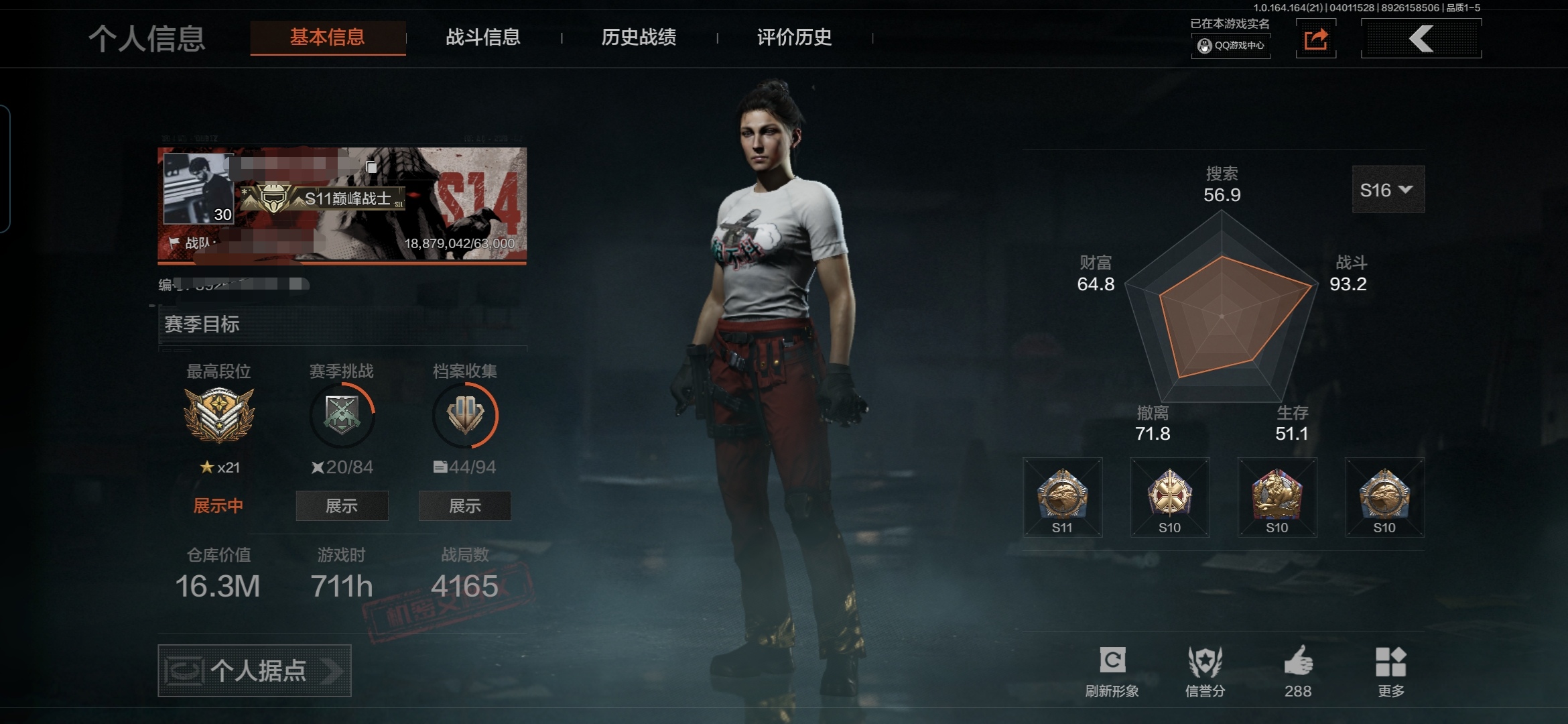The width and height of the screenshot is (1568, 724).
Task: Click the player avatar portrait
Action: (x=198, y=188)
